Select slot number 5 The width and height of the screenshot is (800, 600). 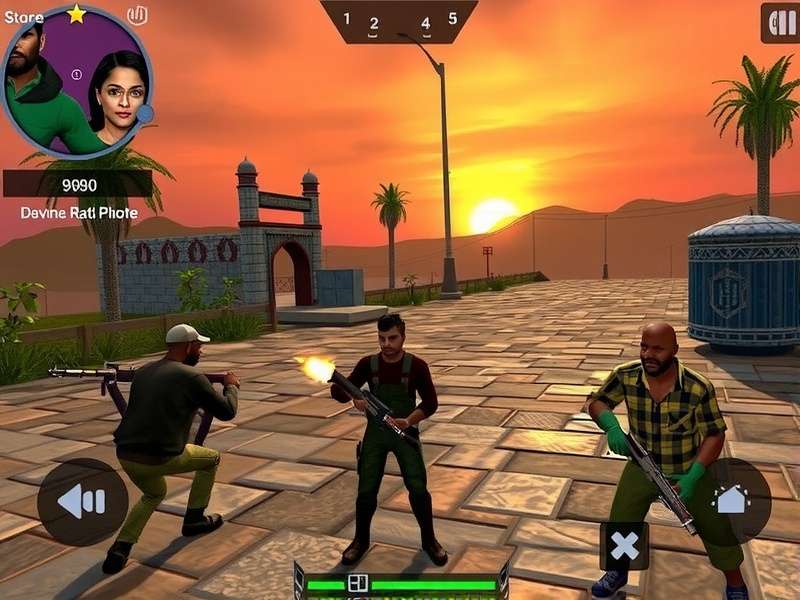tap(452, 19)
